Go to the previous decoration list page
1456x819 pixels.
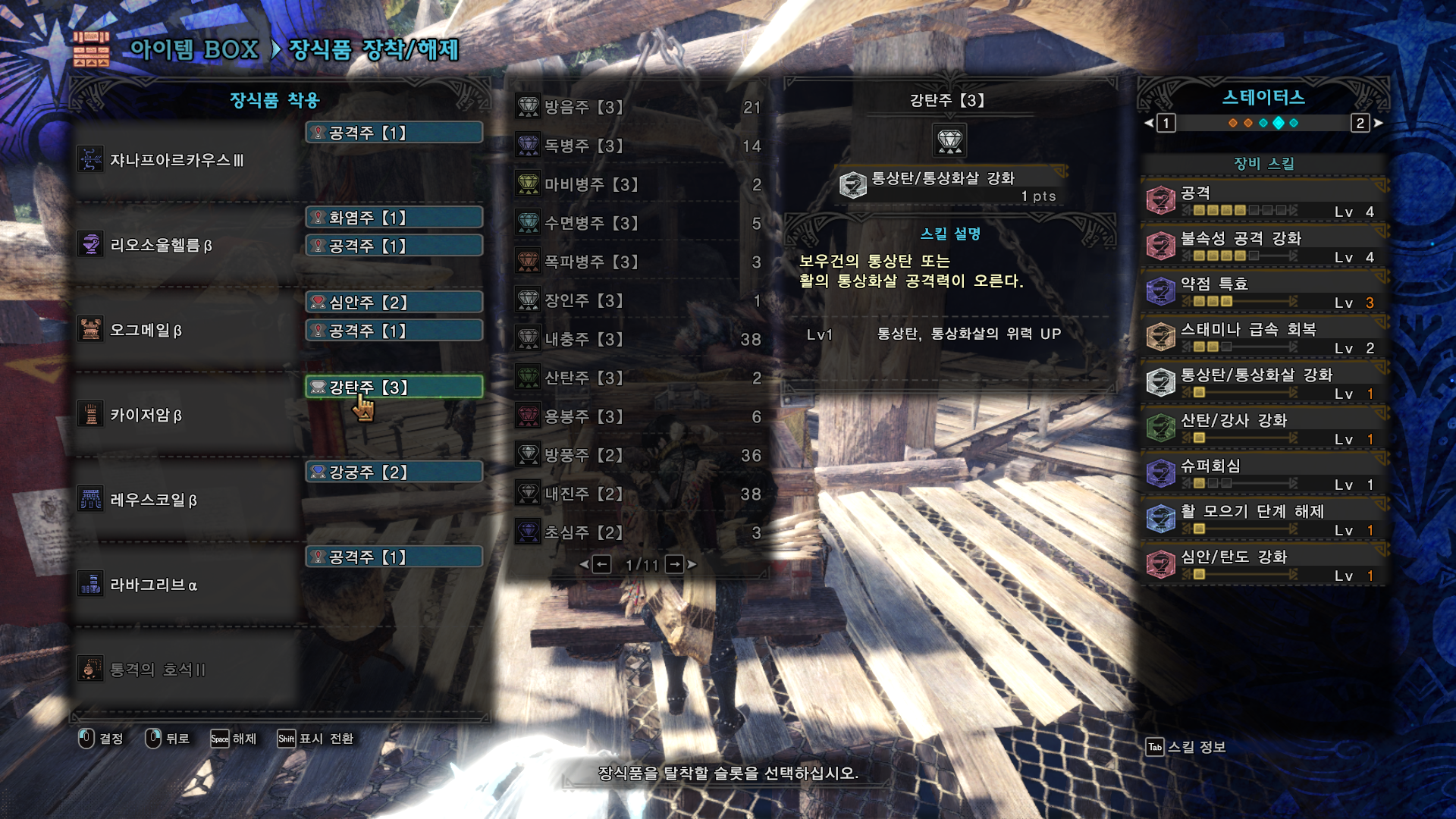tap(601, 564)
